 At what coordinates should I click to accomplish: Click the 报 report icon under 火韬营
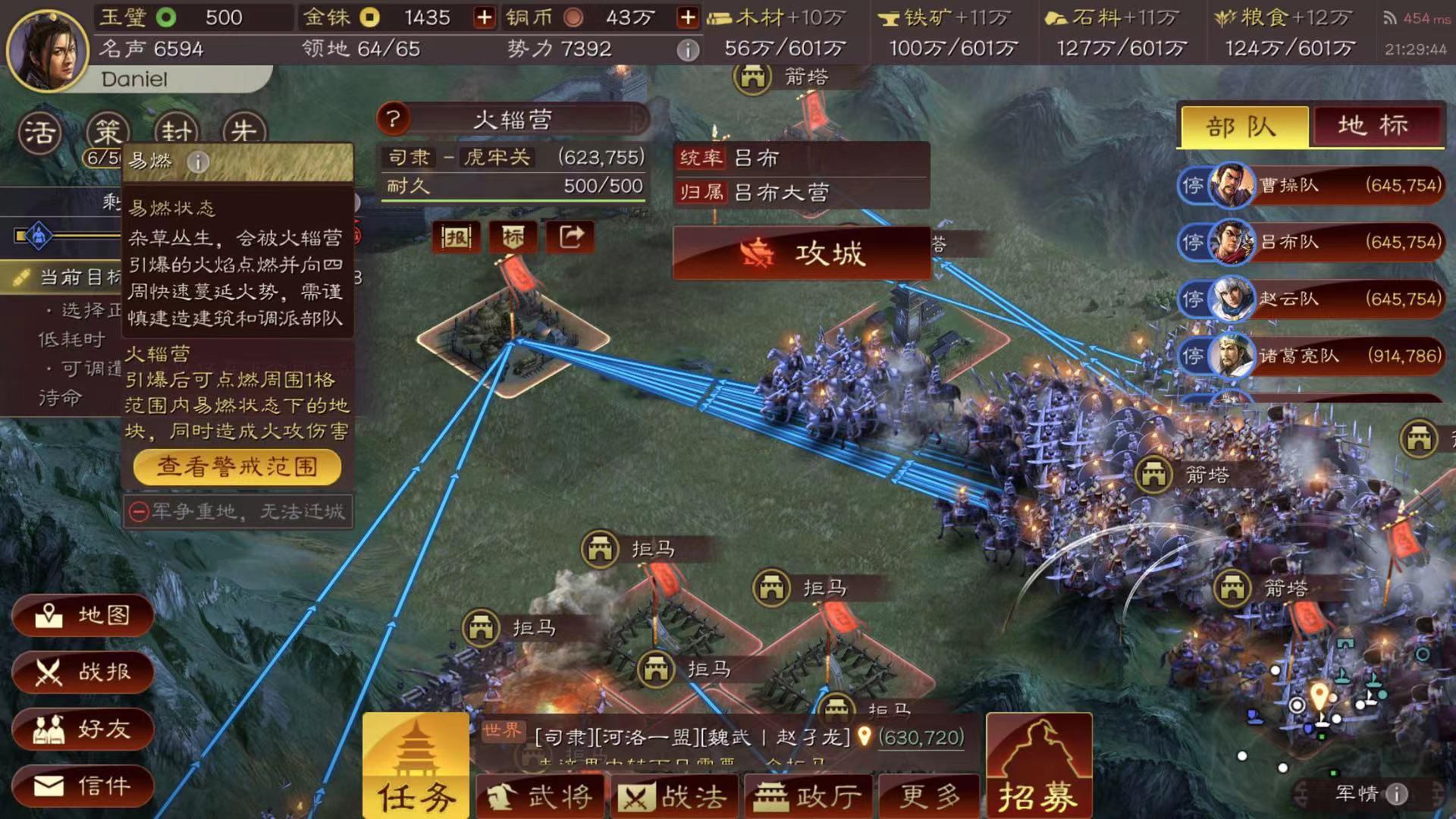point(455,237)
